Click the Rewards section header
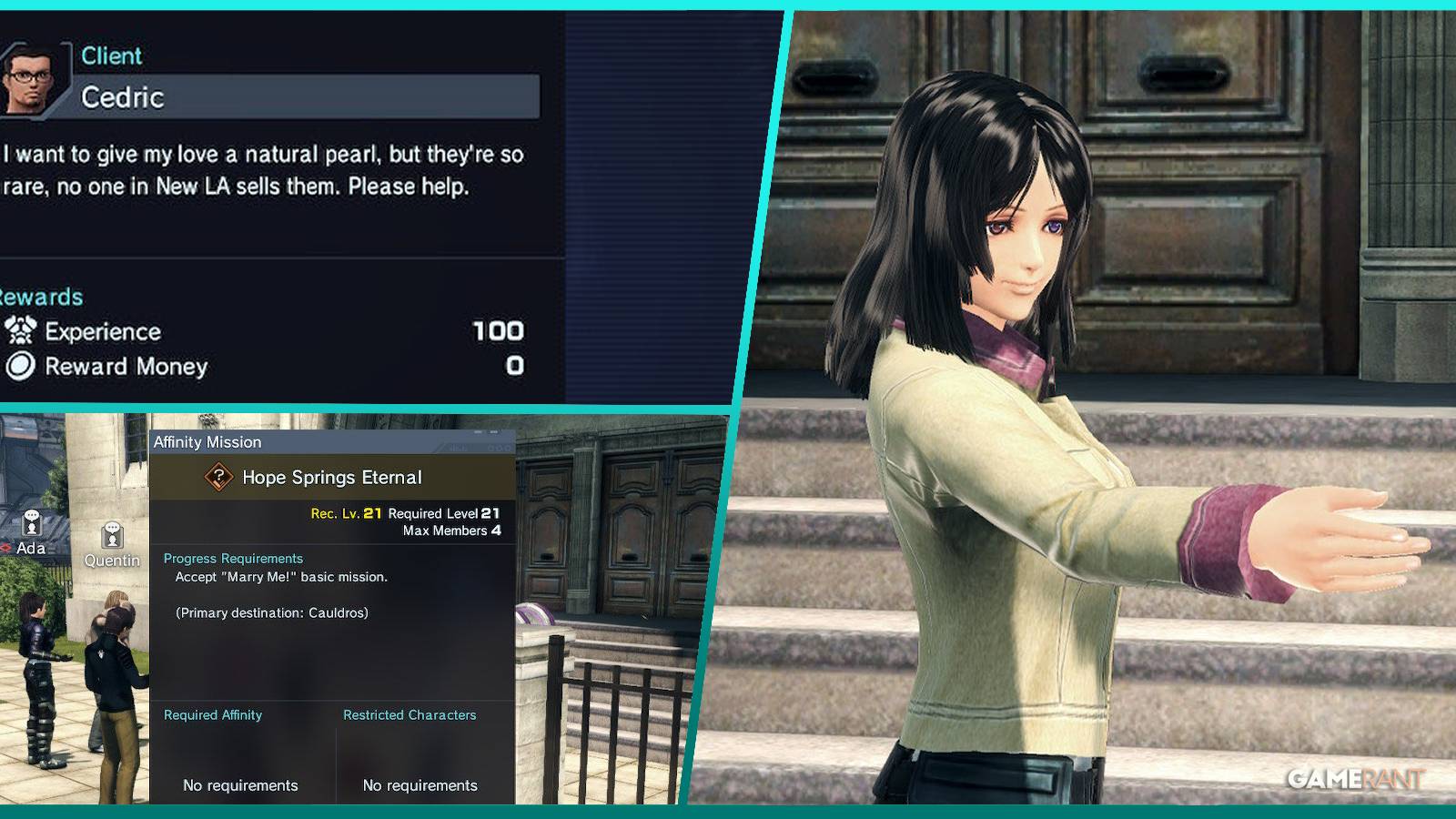This screenshot has width=1456, height=819. (x=43, y=296)
